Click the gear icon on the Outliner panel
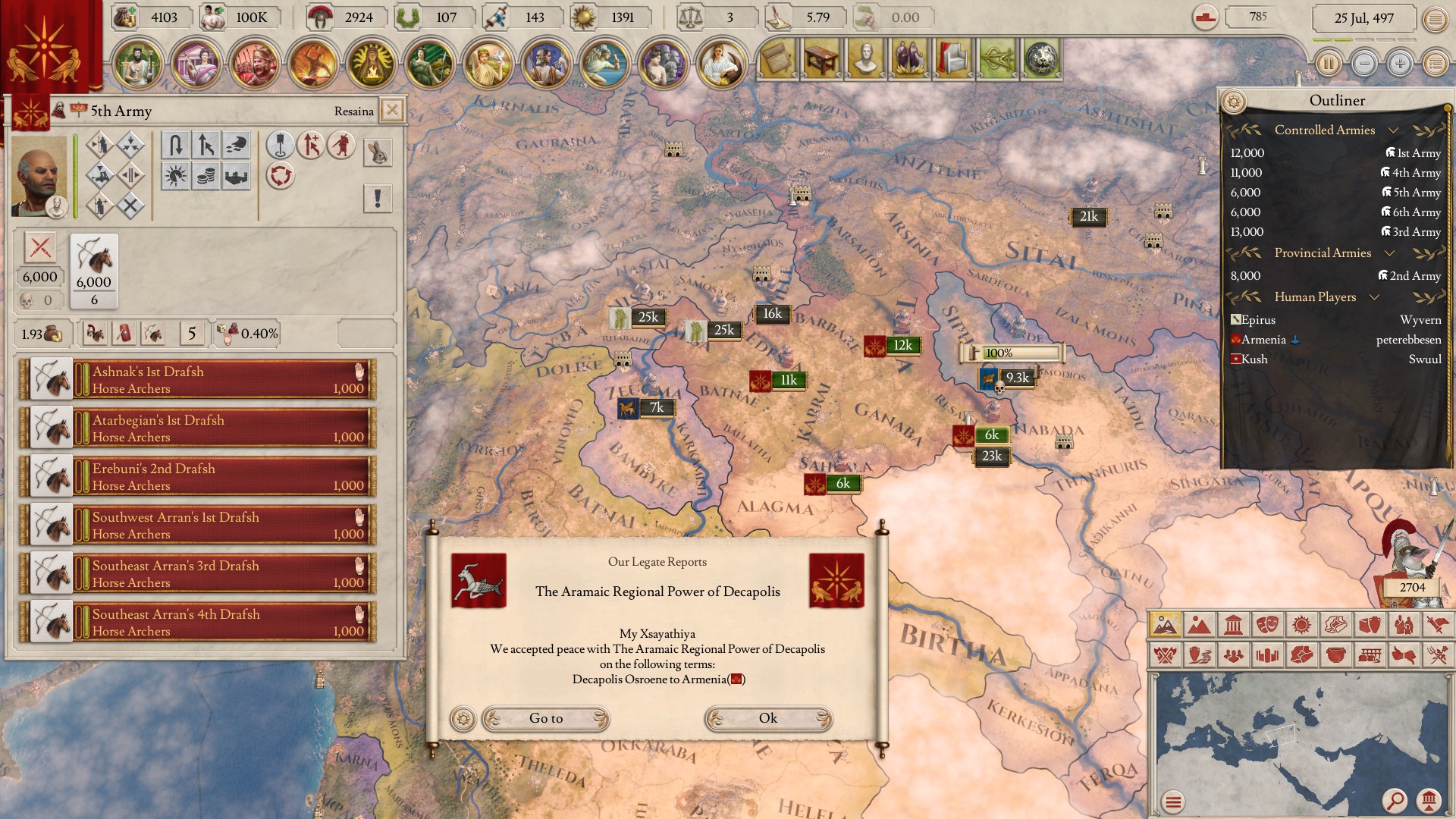The image size is (1456, 819). (x=1233, y=101)
